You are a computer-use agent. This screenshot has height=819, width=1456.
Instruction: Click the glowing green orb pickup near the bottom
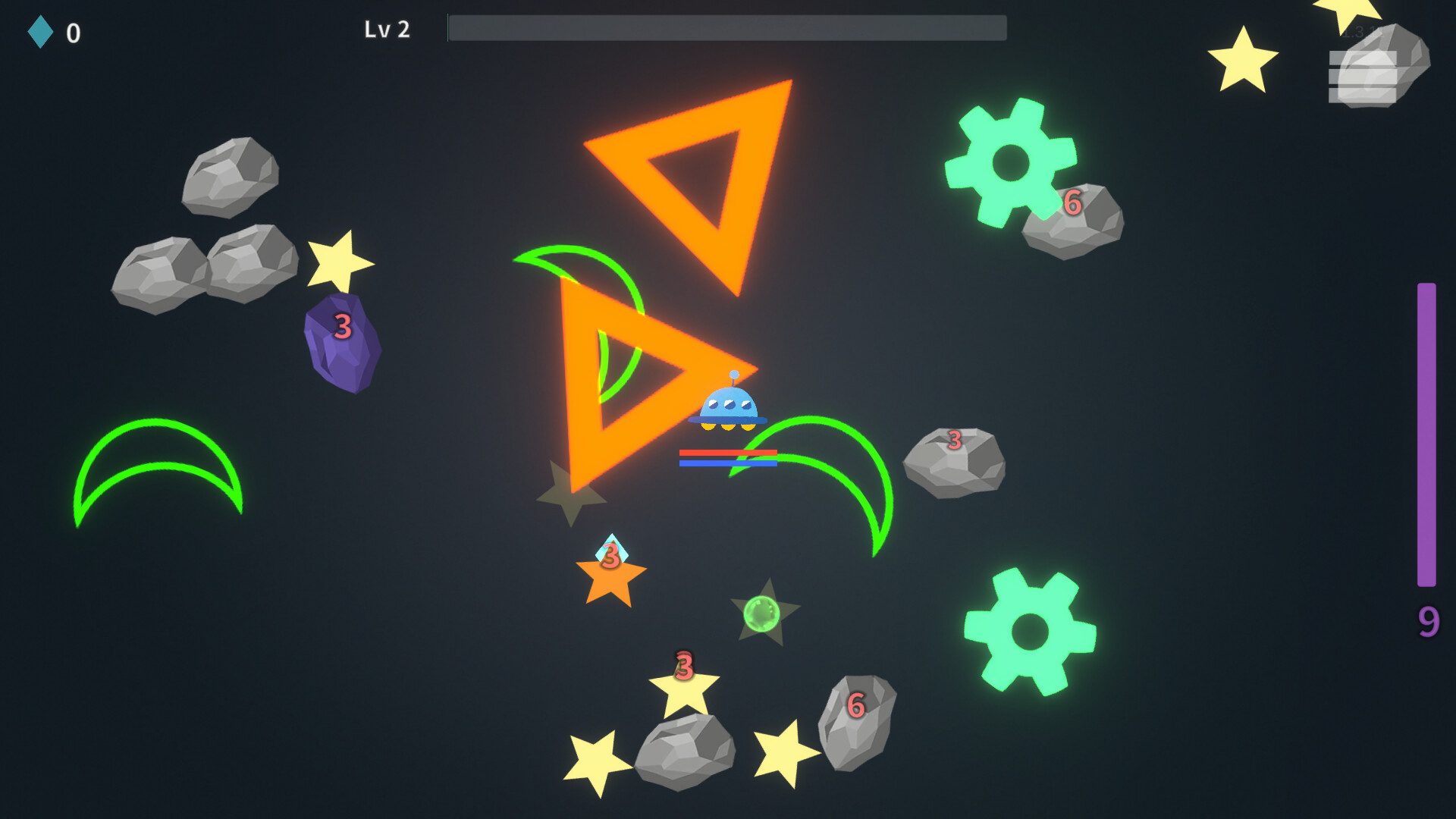[x=761, y=614]
